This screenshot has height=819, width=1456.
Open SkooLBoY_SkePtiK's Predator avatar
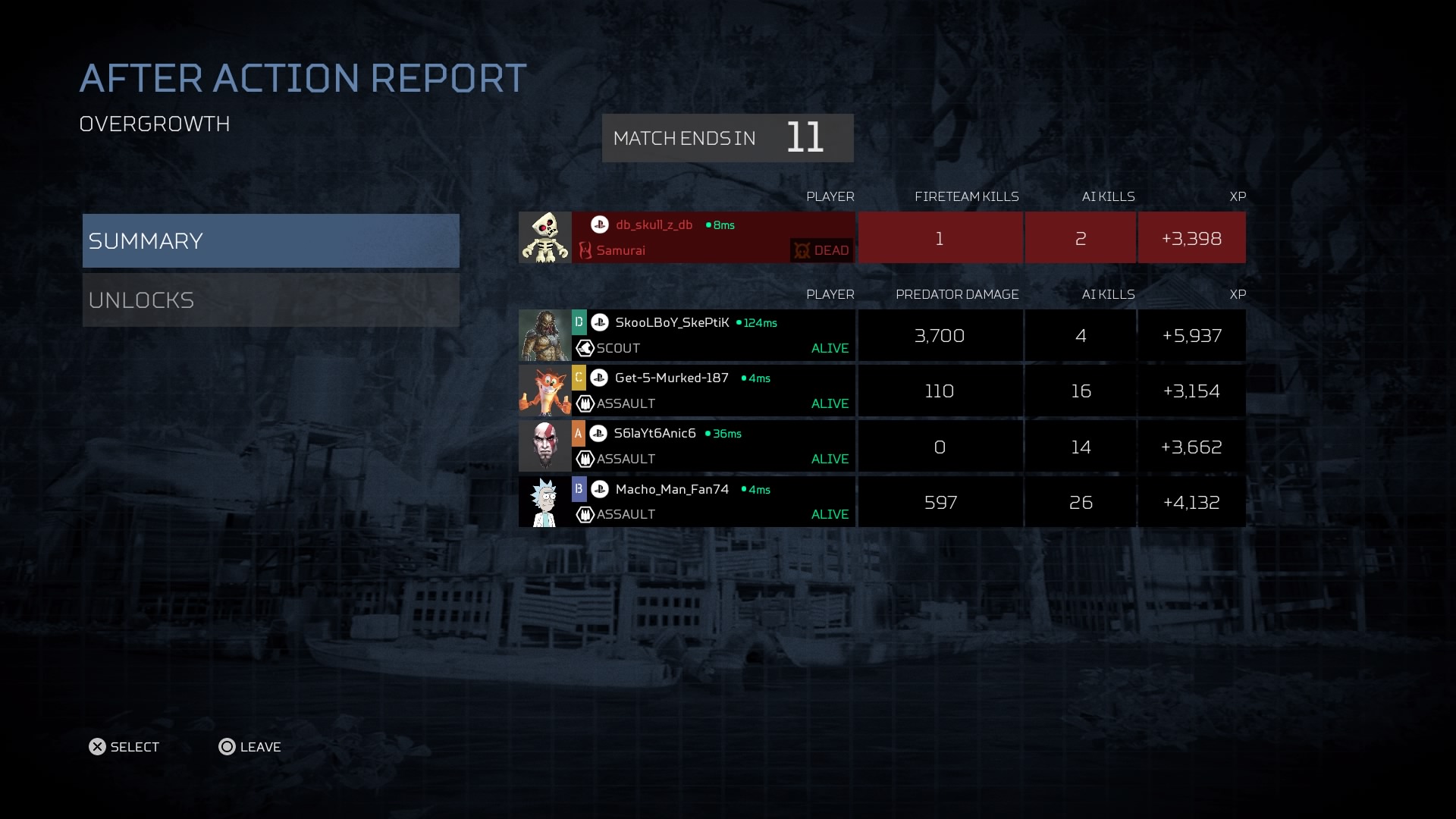[544, 335]
